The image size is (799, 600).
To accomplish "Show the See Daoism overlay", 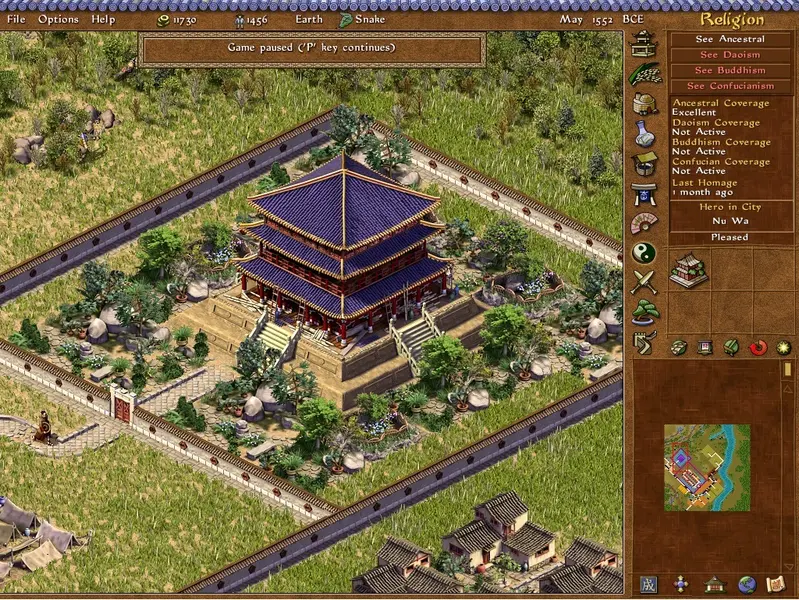I will (x=729, y=55).
